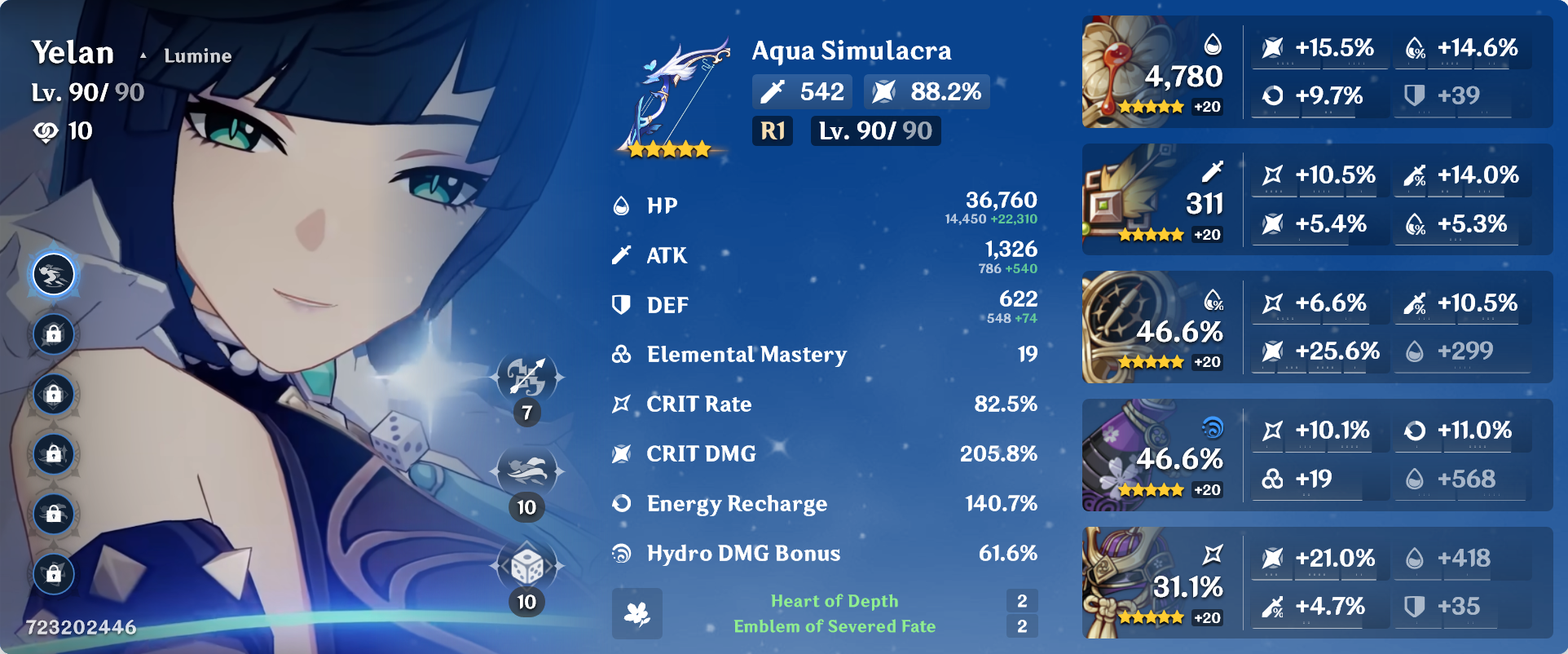The height and width of the screenshot is (654, 1568).
Task: Expand the Emblem of Severed Fate set details
Action: pyautogui.click(x=834, y=626)
